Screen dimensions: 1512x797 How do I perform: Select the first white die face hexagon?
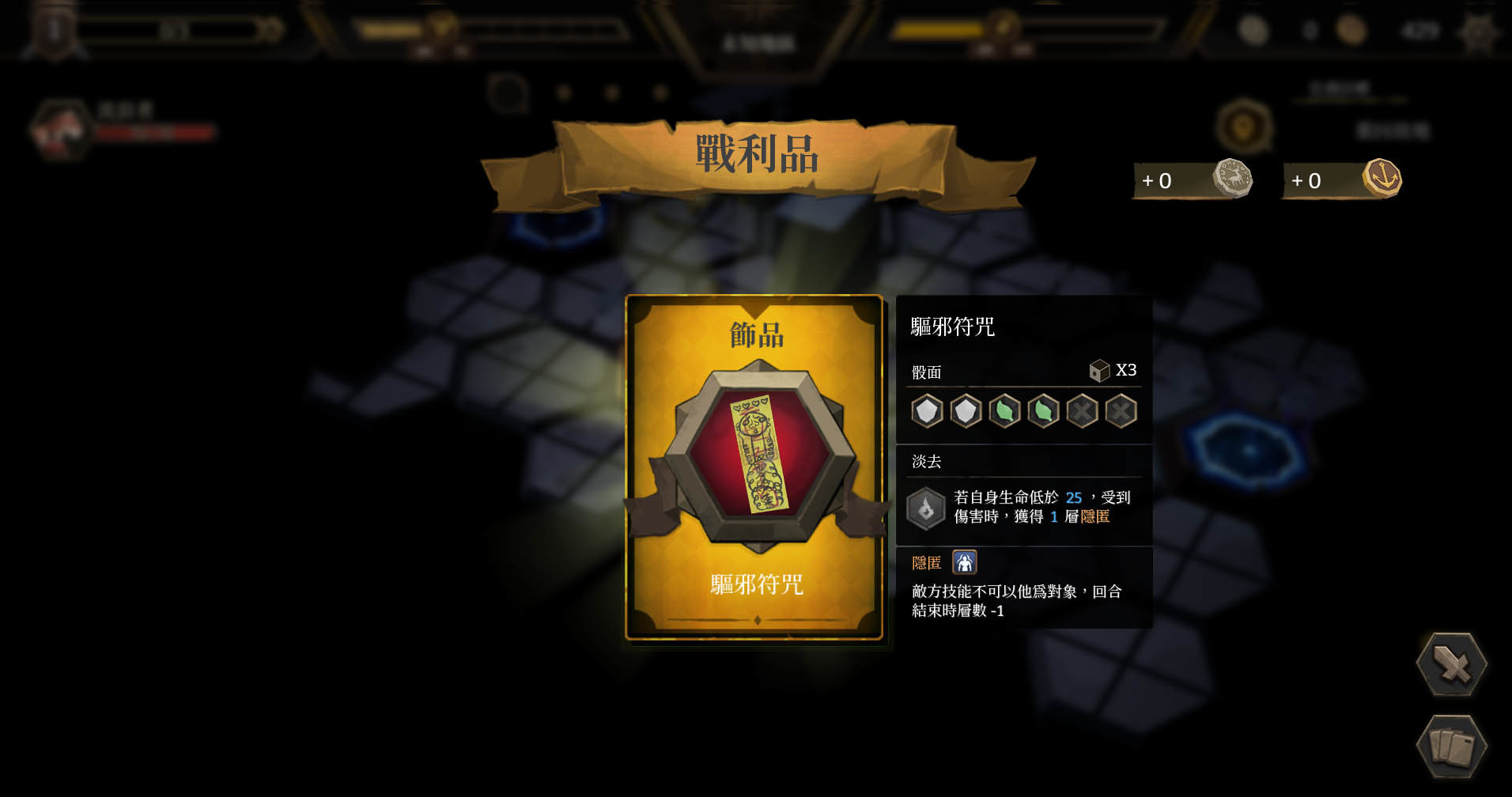pyautogui.click(x=926, y=412)
